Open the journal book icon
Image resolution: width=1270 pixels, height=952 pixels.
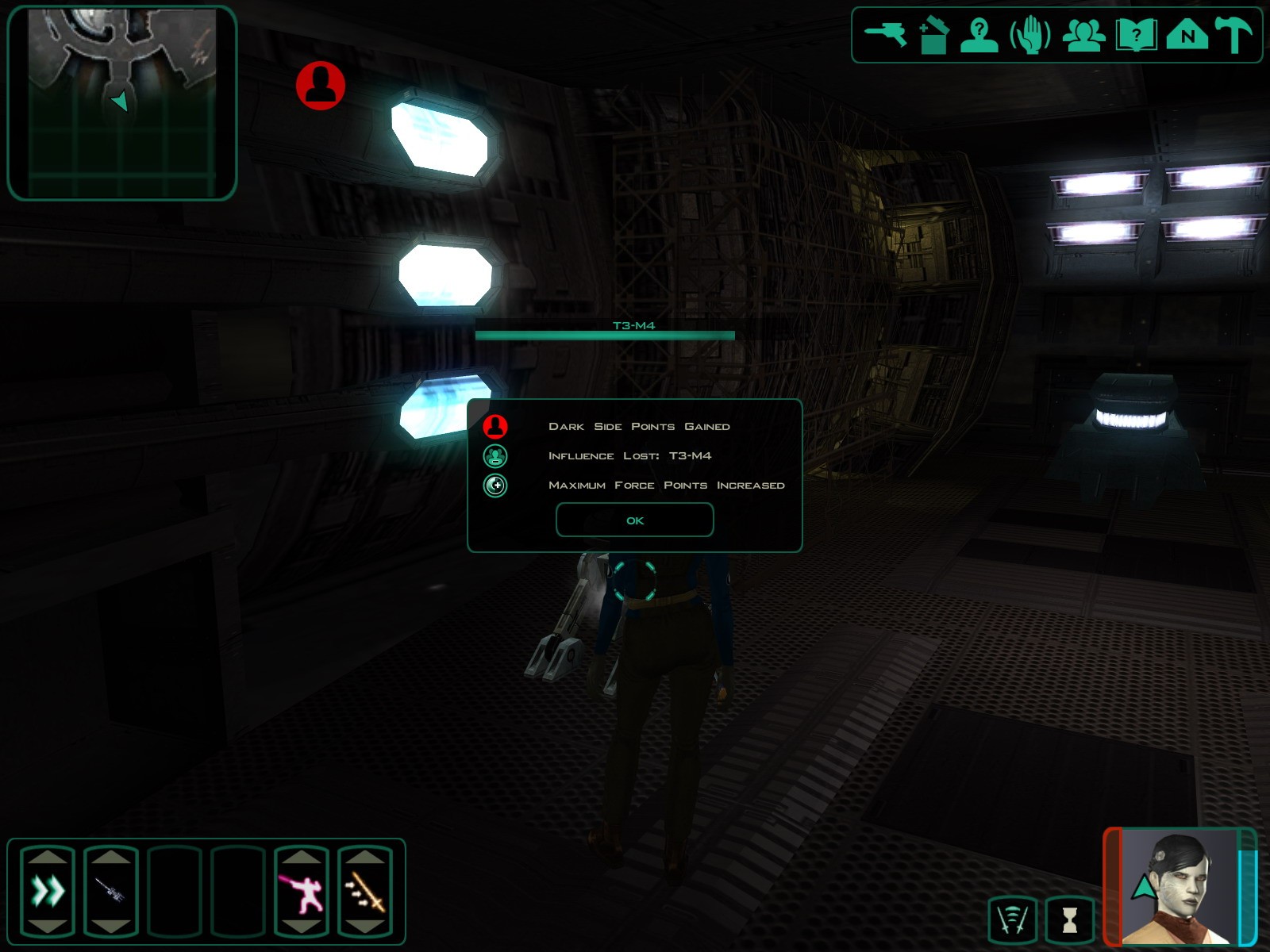tap(1136, 36)
